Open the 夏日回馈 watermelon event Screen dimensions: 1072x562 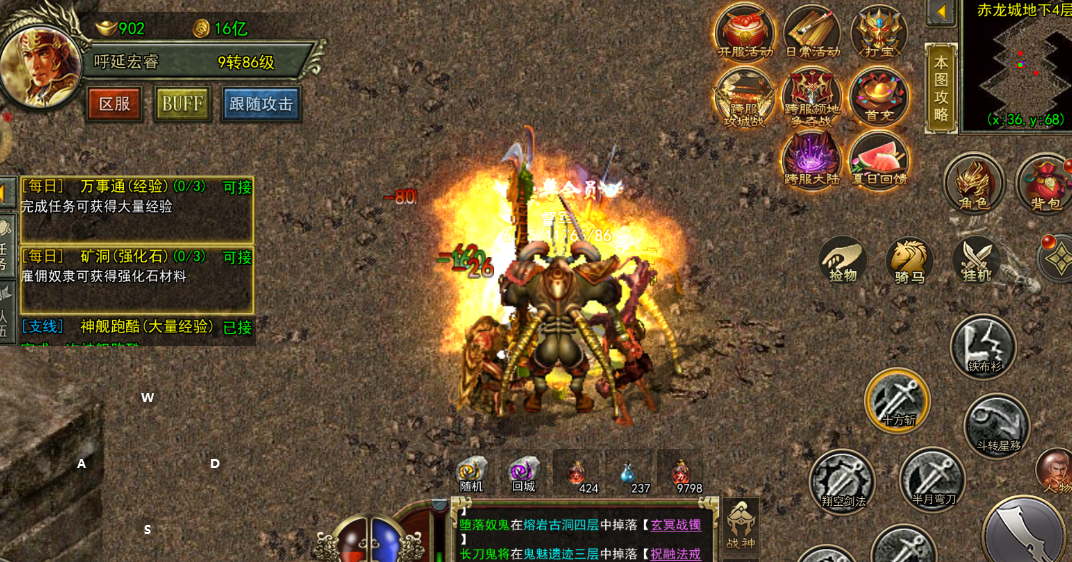(878, 160)
